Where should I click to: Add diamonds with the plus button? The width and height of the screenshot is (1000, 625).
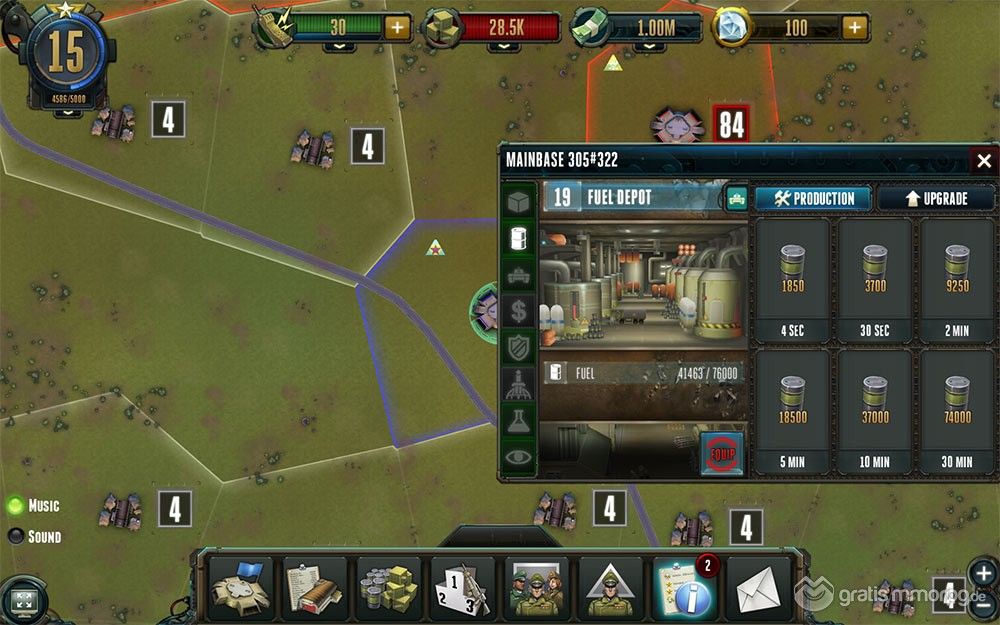coord(854,27)
